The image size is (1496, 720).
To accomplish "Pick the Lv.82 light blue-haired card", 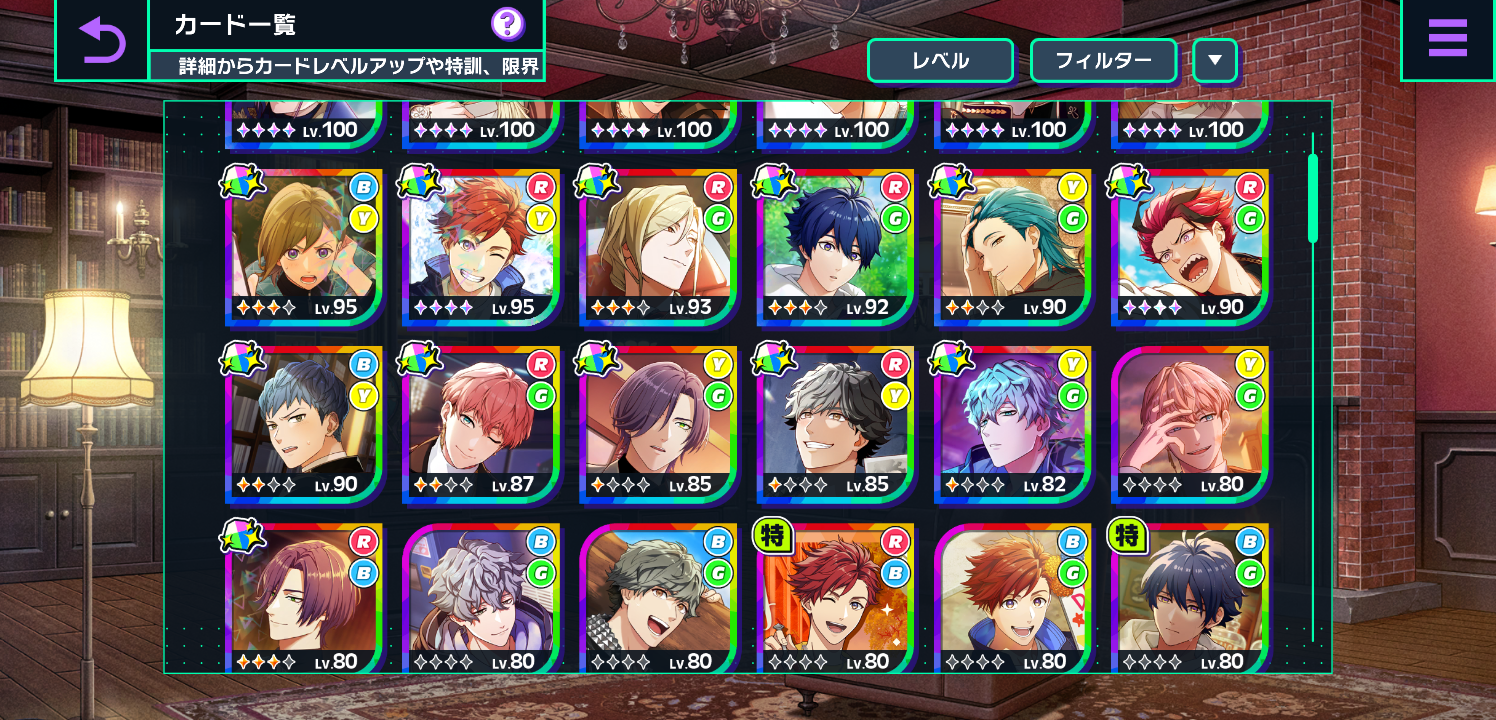I will pyautogui.click(x=1013, y=423).
